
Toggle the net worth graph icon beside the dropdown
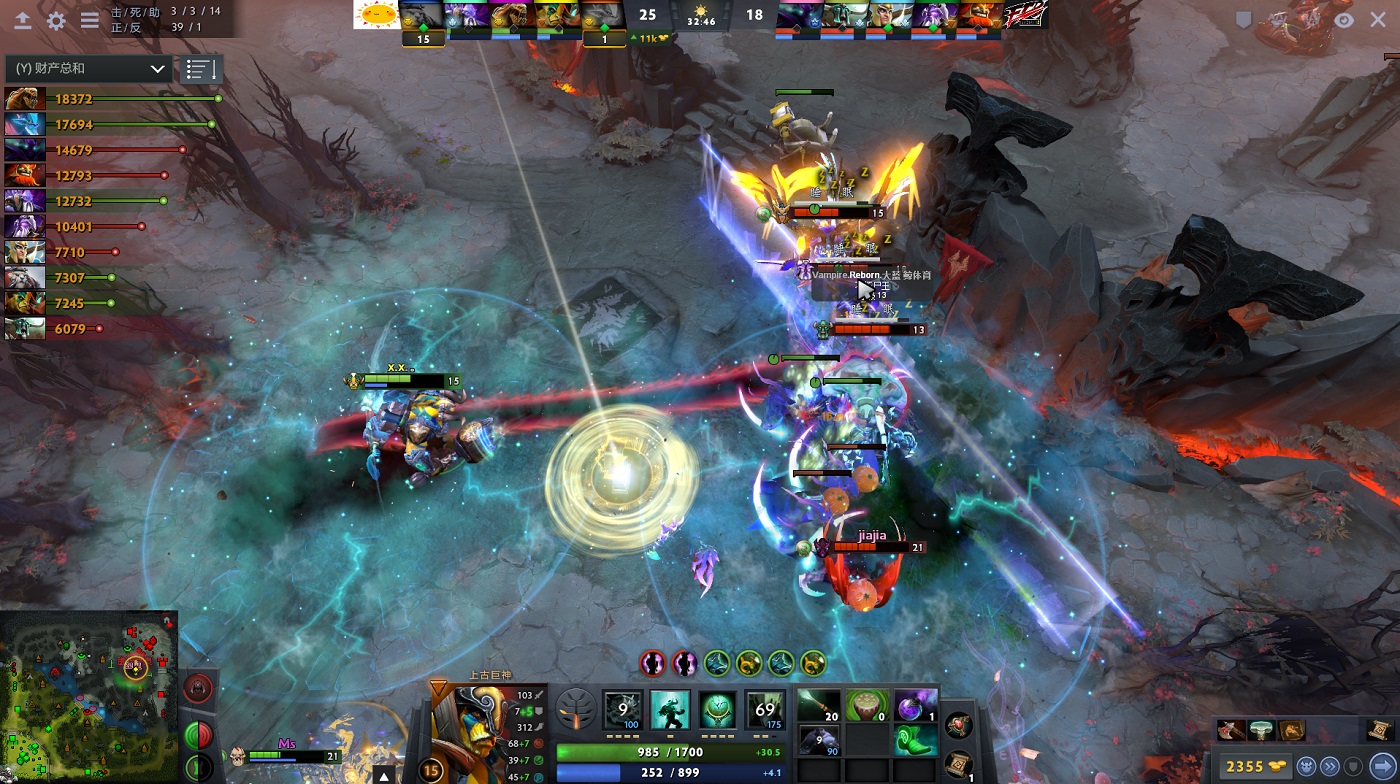point(200,68)
